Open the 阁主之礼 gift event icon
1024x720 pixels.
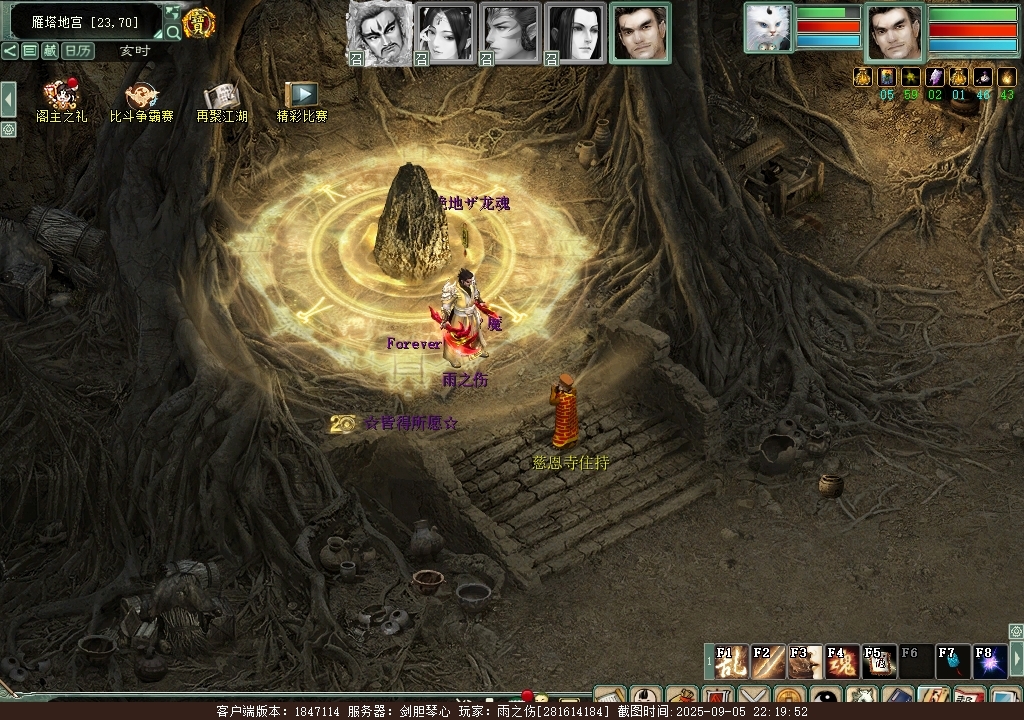[61, 96]
